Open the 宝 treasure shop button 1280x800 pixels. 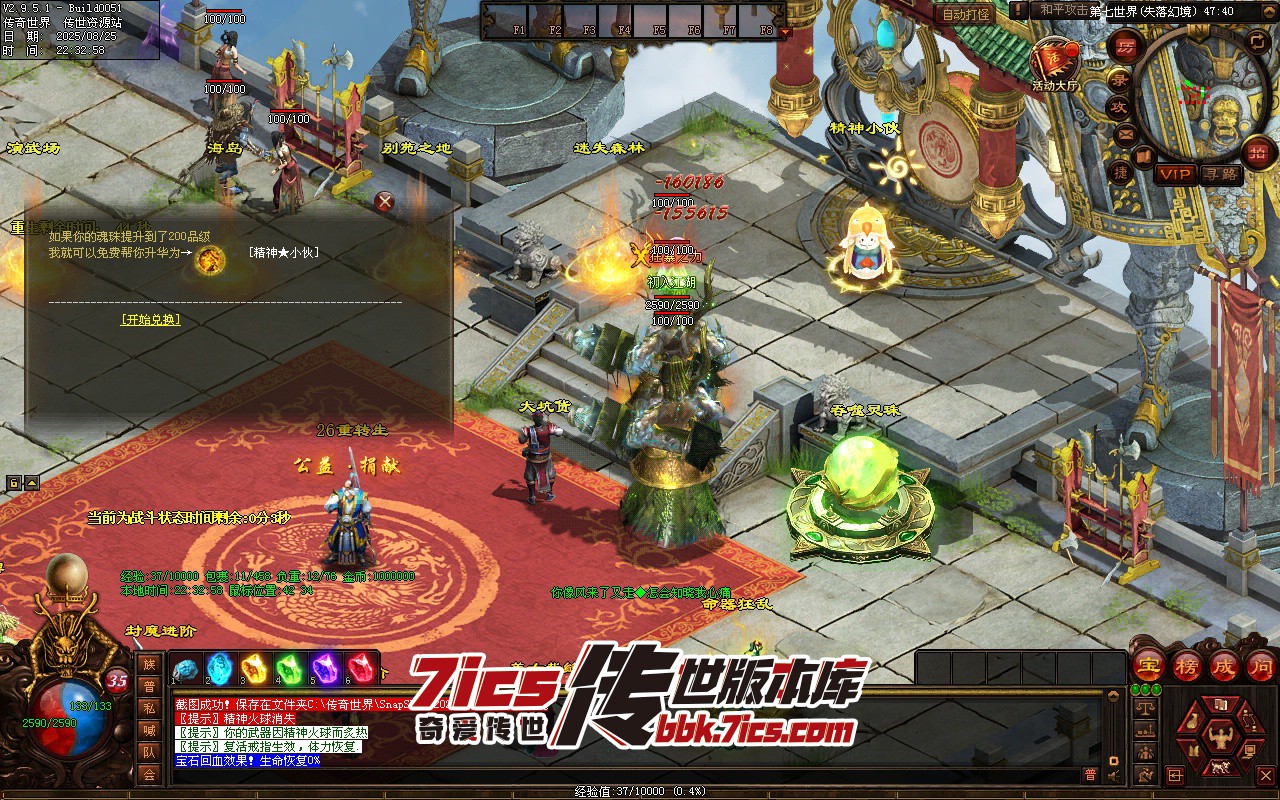1148,666
